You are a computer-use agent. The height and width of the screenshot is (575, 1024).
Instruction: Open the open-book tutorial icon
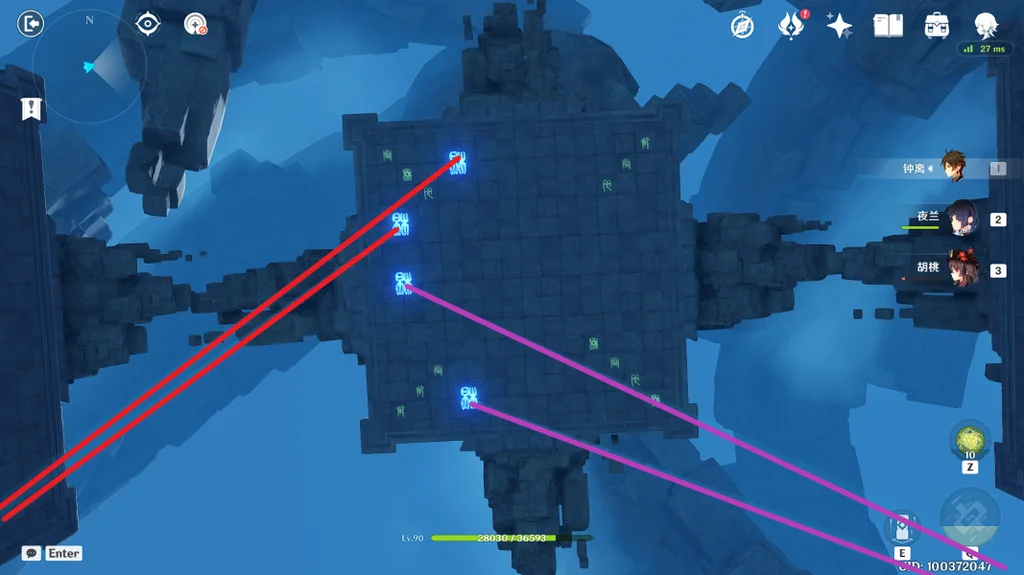pos(888,26)
